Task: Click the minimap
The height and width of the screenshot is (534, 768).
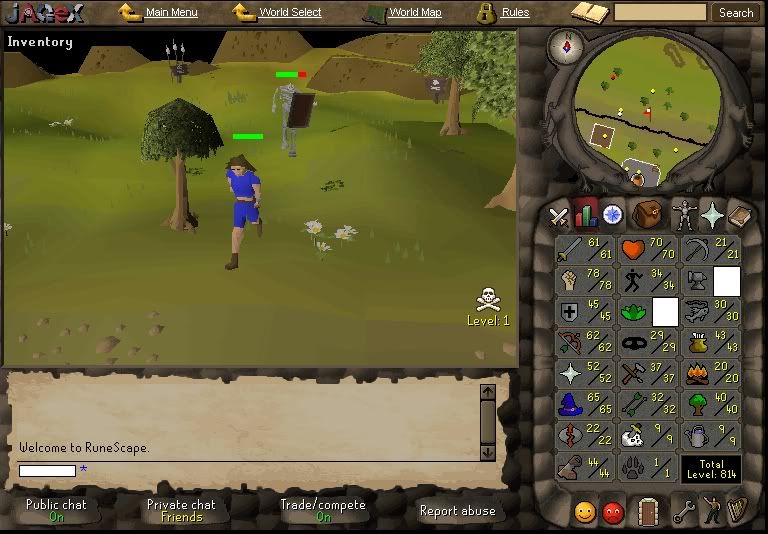Action: (x=648, y=105)
